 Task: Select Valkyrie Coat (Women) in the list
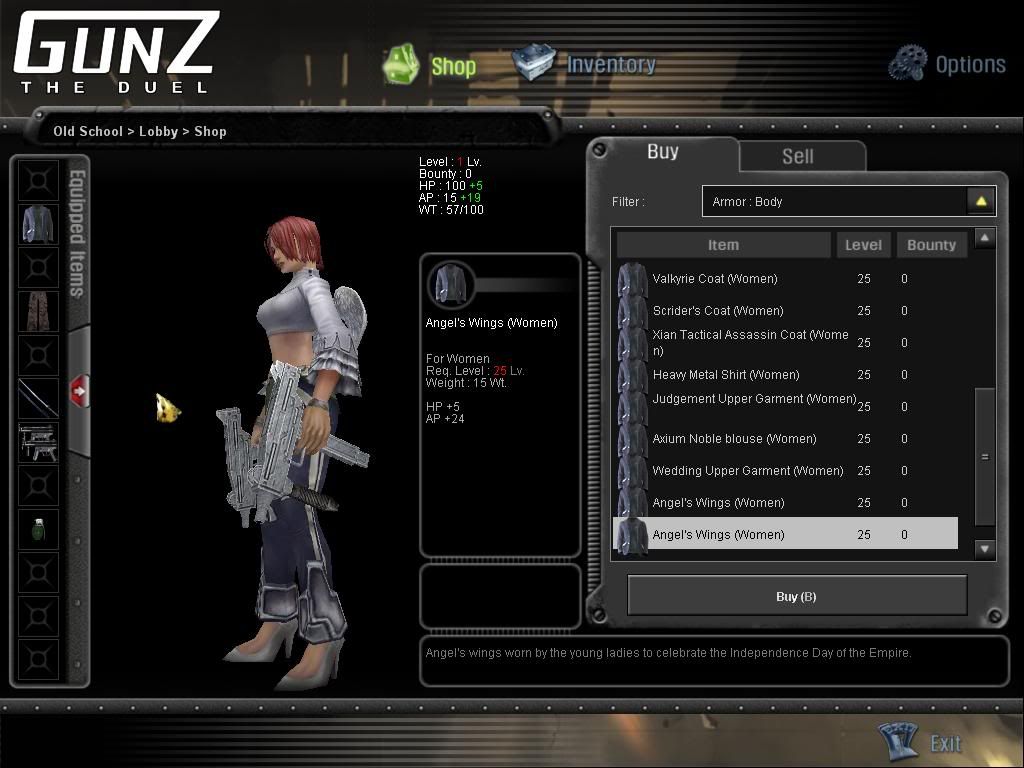point(714,279)
